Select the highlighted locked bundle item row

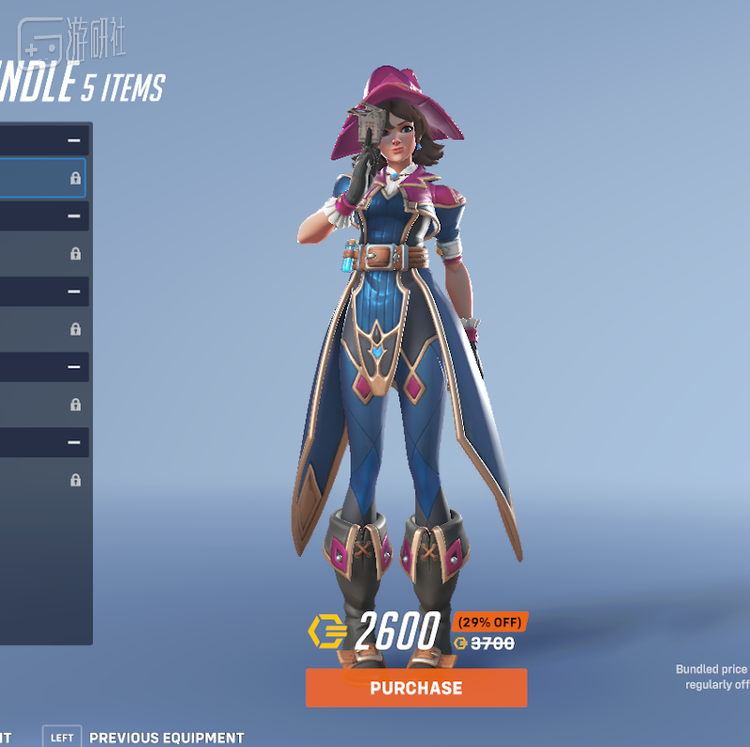point(42,178)
